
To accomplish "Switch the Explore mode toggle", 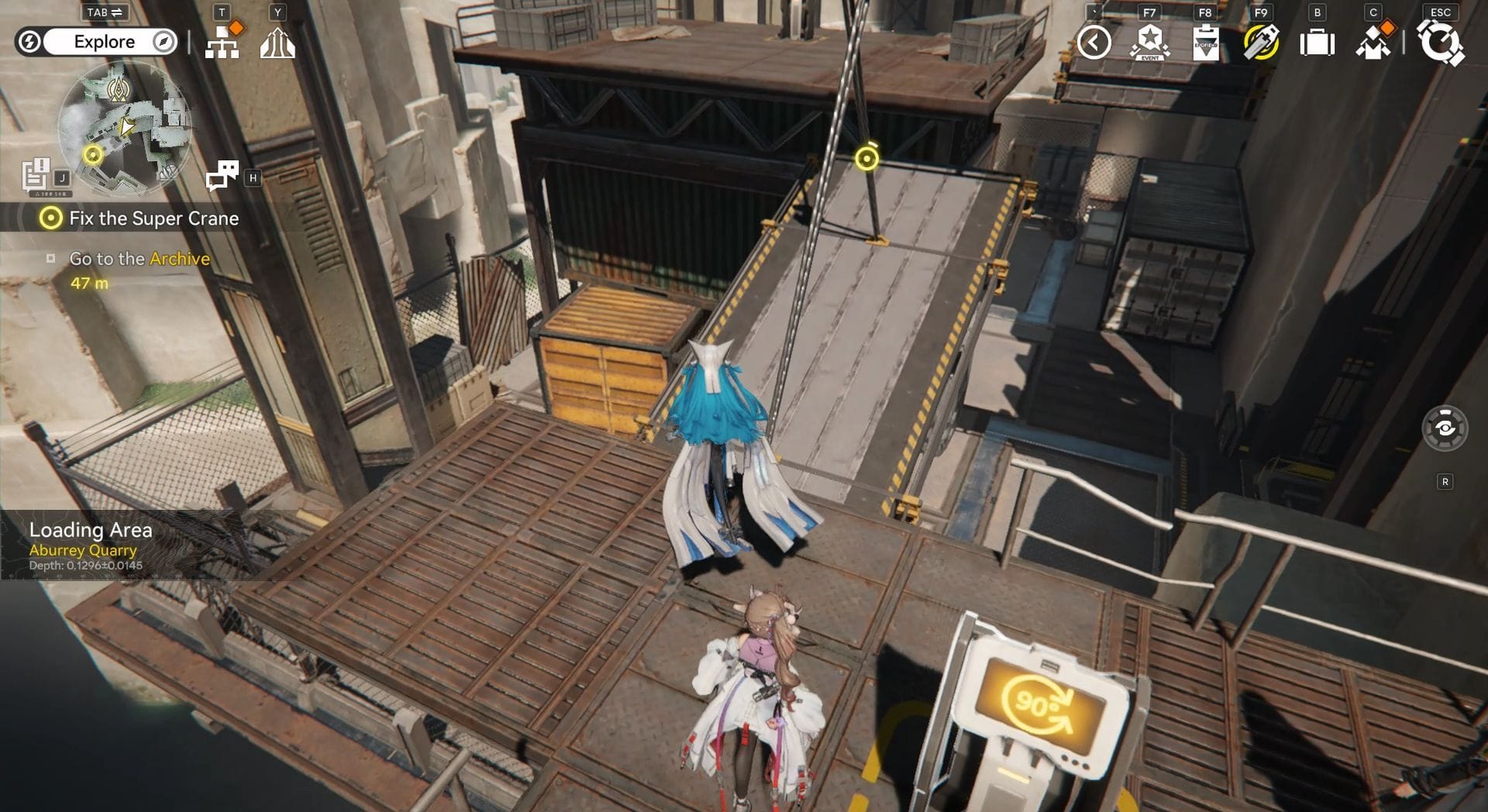I will tap(104, 42).
